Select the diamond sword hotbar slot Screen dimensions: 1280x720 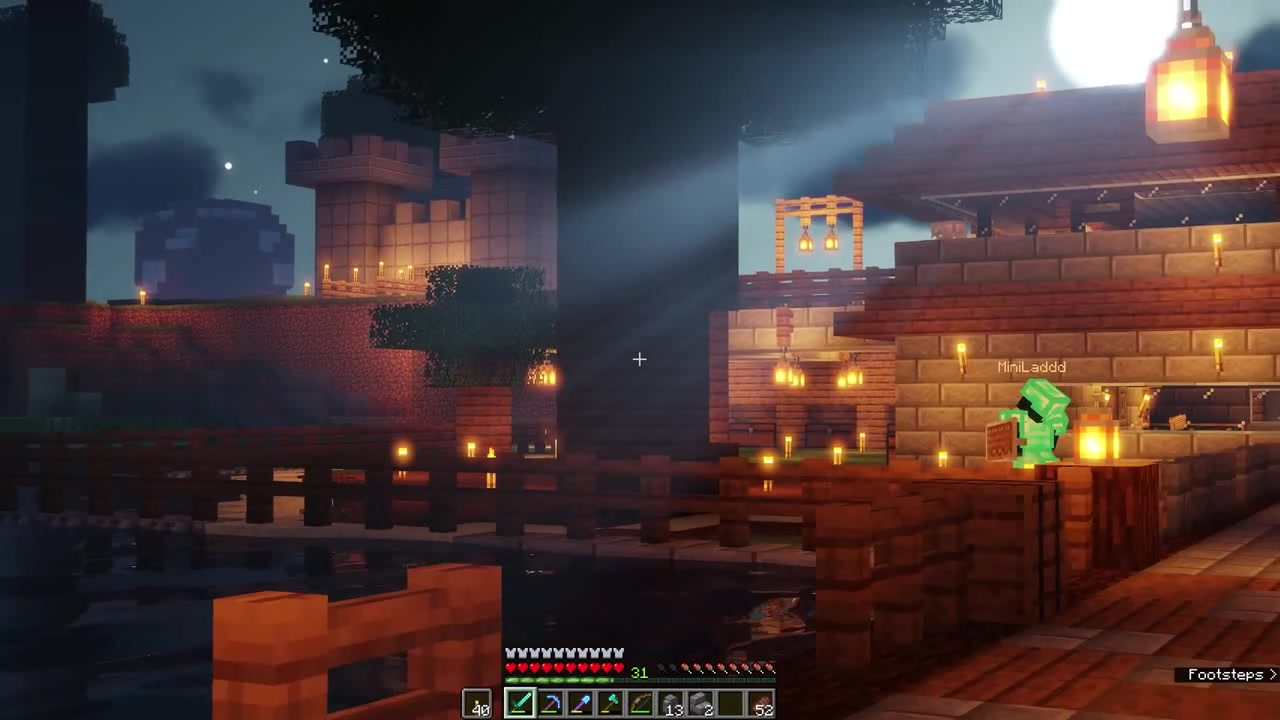click(x=520, y=703)
